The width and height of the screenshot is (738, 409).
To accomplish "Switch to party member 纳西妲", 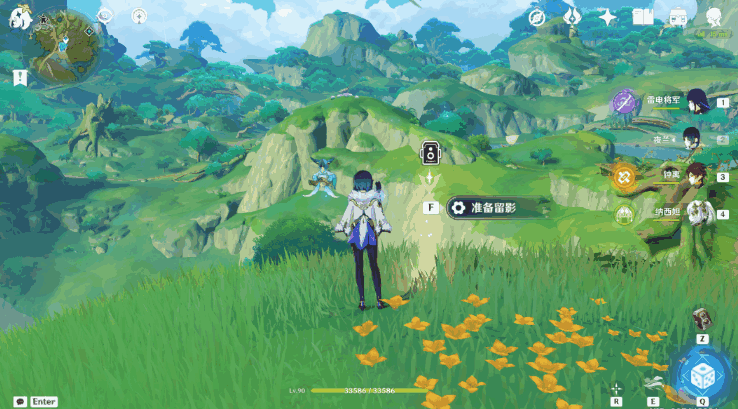I will click(x=690, y=213).
